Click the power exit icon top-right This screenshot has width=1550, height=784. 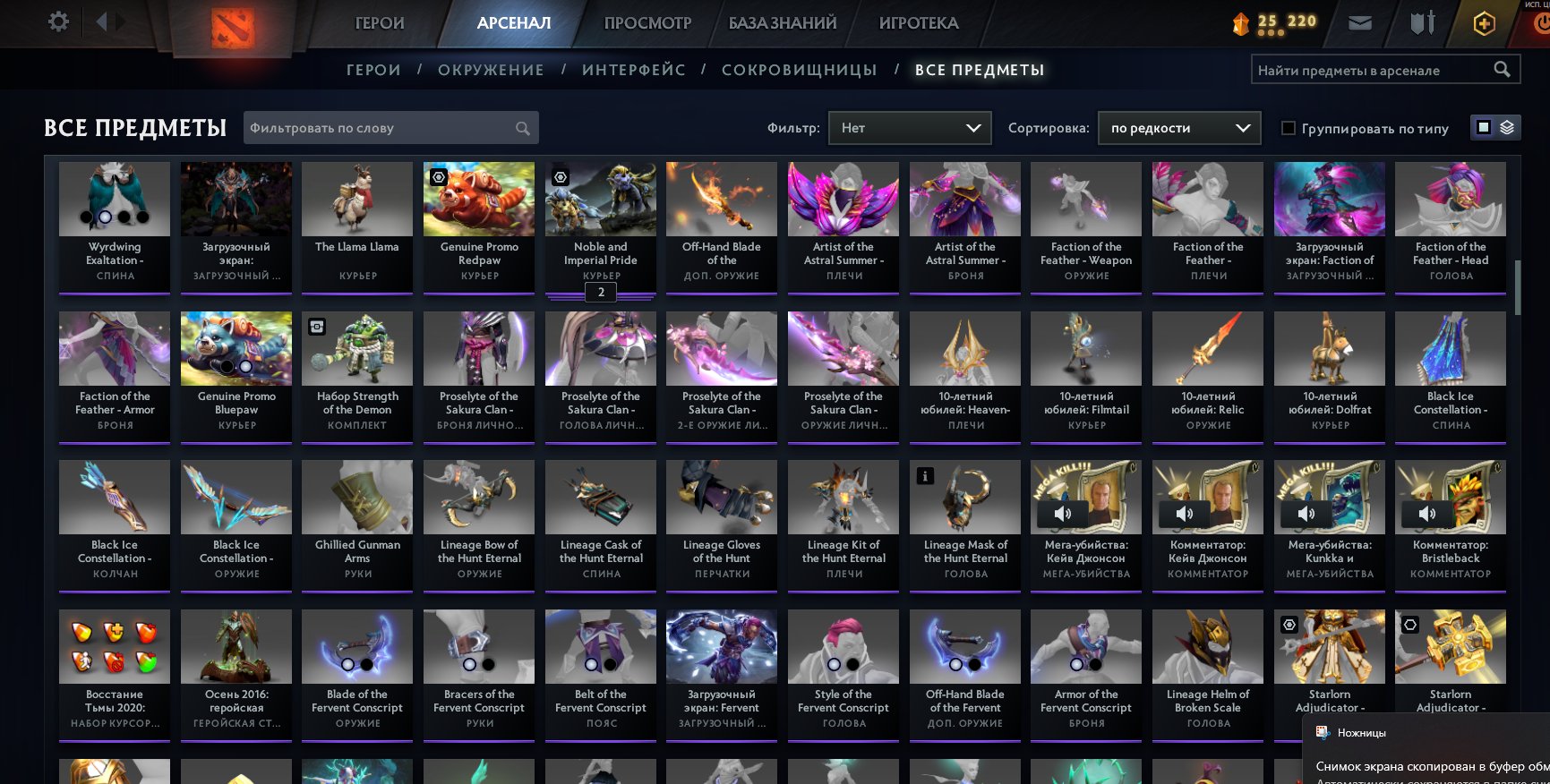pyautogui.click(x=1542, y=21)
